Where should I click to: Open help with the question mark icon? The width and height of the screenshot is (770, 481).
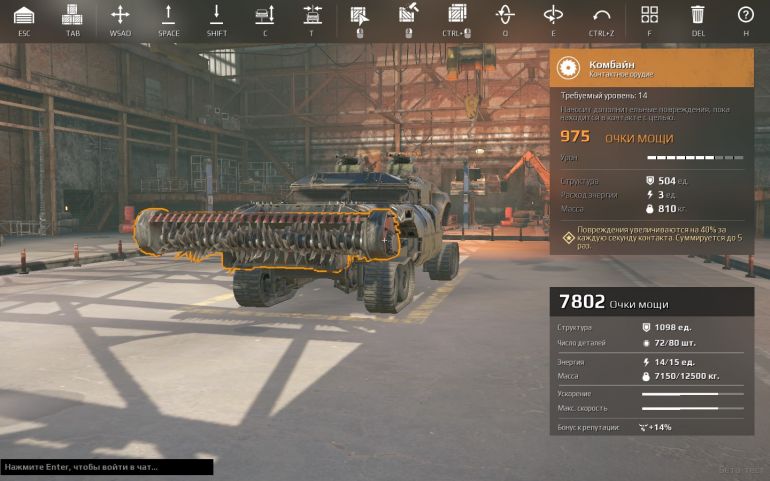click(x=745, y=15)
